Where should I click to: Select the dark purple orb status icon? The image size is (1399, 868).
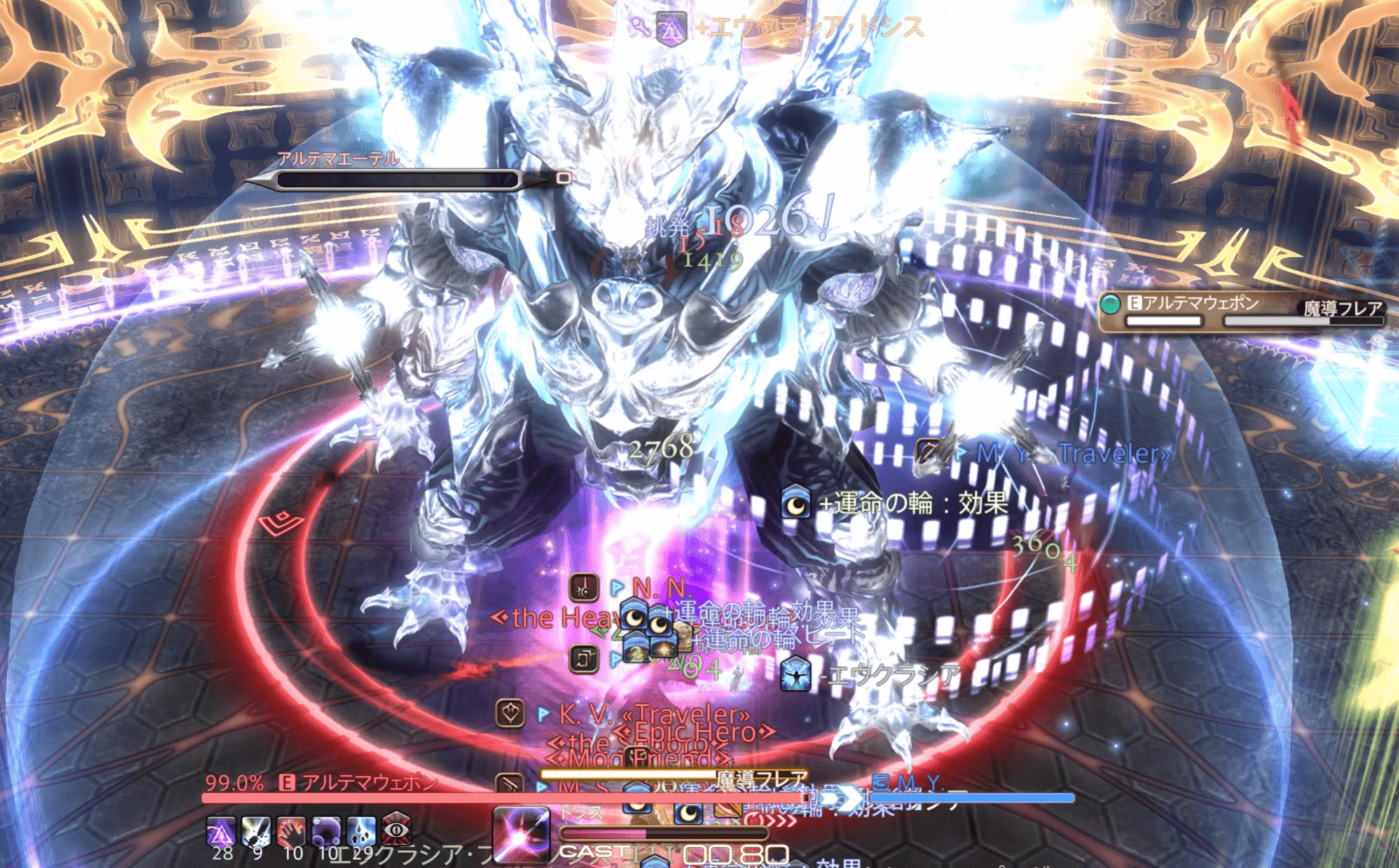[326, 831]
